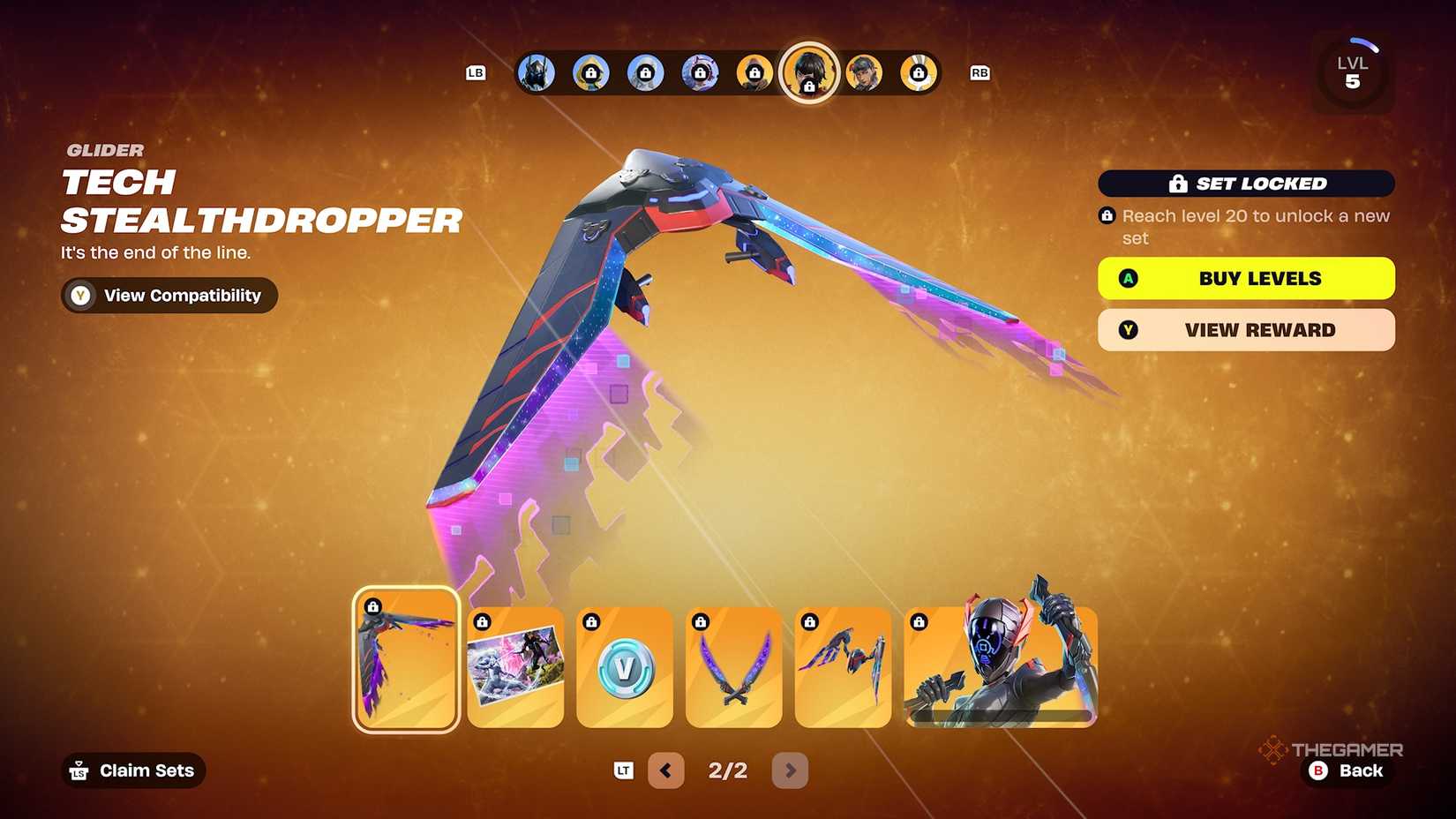Click Claim Sets at the bottom left
Screen dimensions: 1456x819
pos(132,770)
